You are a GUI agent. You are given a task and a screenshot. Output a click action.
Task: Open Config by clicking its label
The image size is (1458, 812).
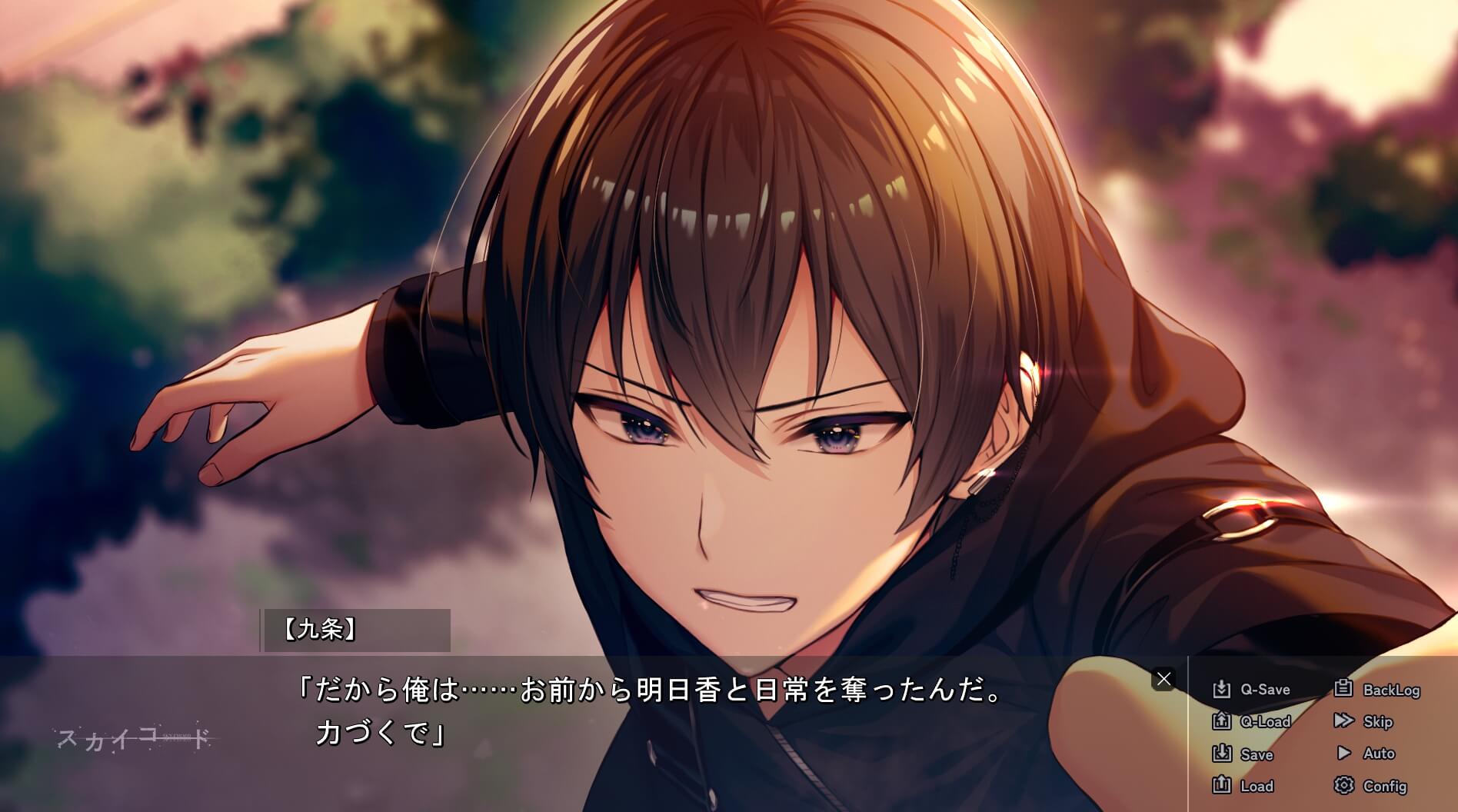pos(1387,787)
